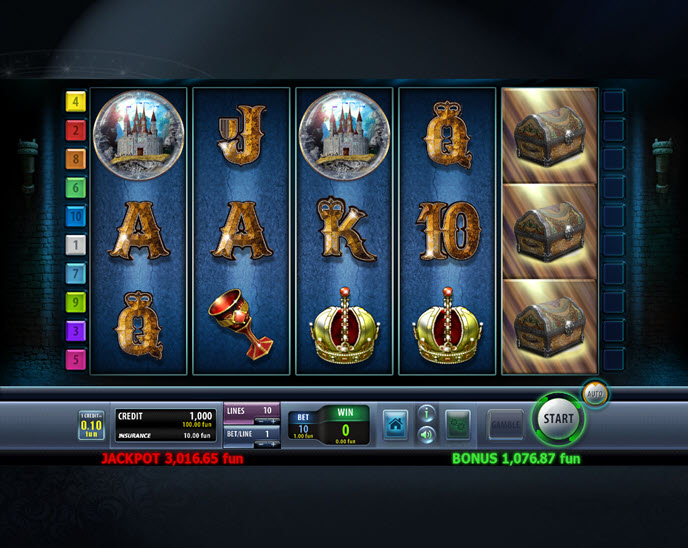Select the pink payline 5 marker
Viewport: 688px width, 548px height.
(75, 357)
